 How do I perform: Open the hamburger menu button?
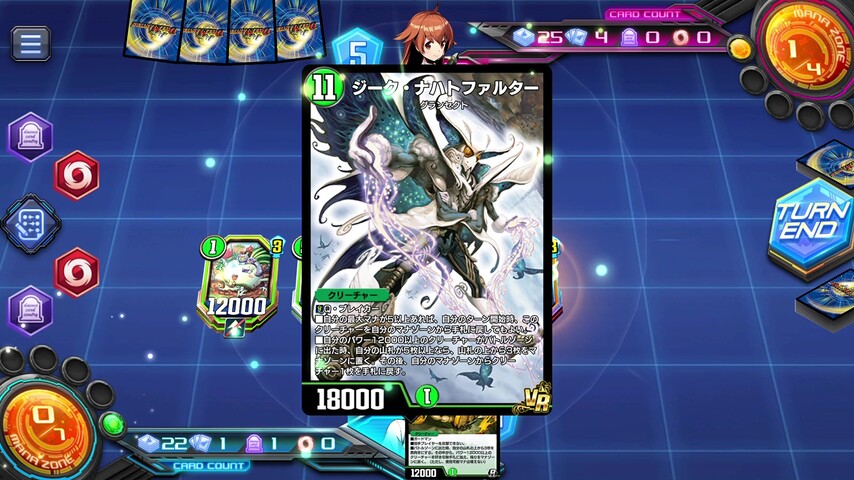(x=31, y=43)
